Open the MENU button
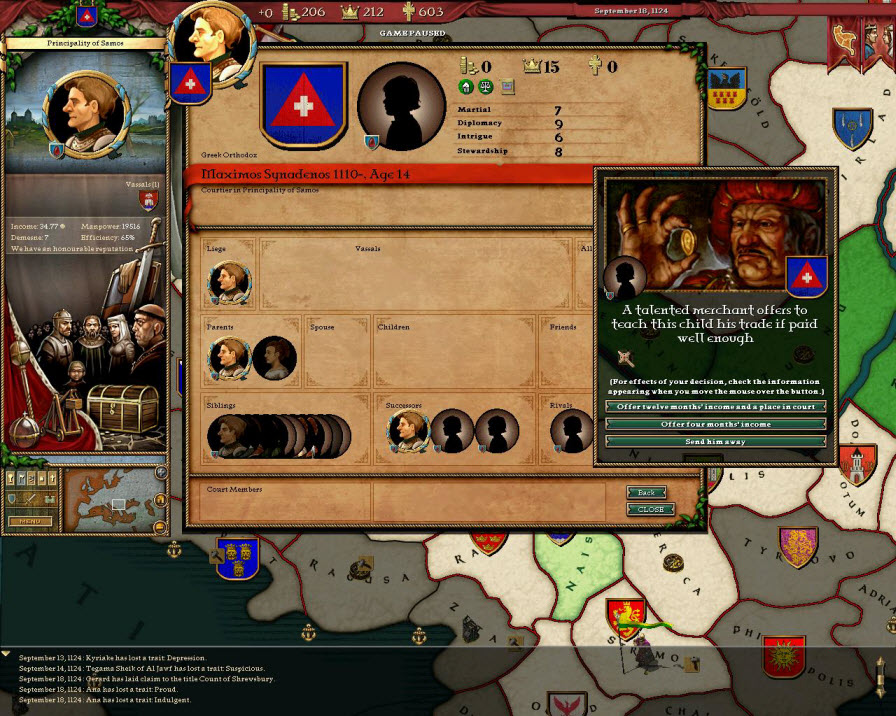The height and width of the screenshot is (716, 896). coord(29,521)
